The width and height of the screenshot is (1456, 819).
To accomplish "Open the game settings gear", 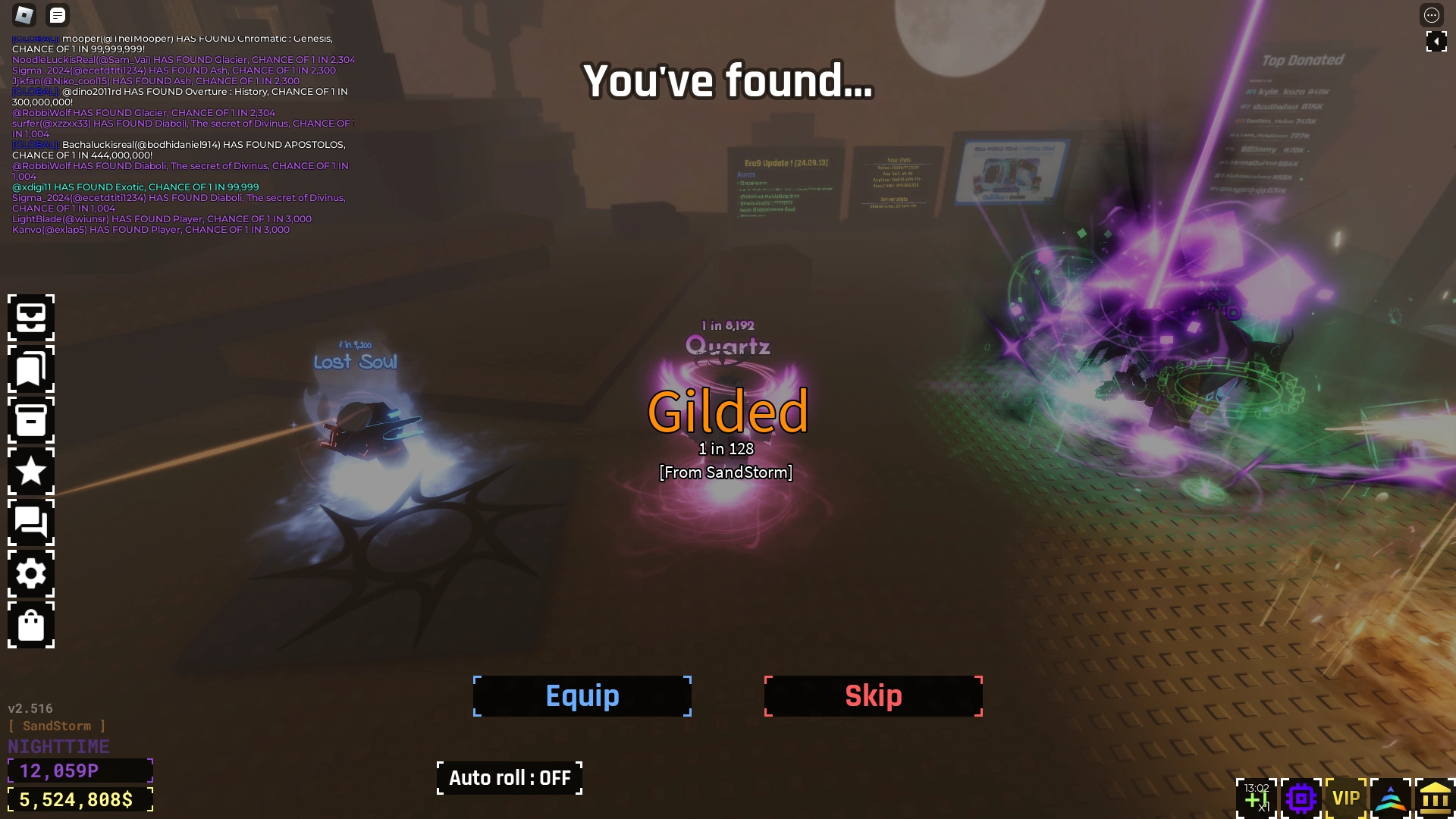I will coord(31,574).
